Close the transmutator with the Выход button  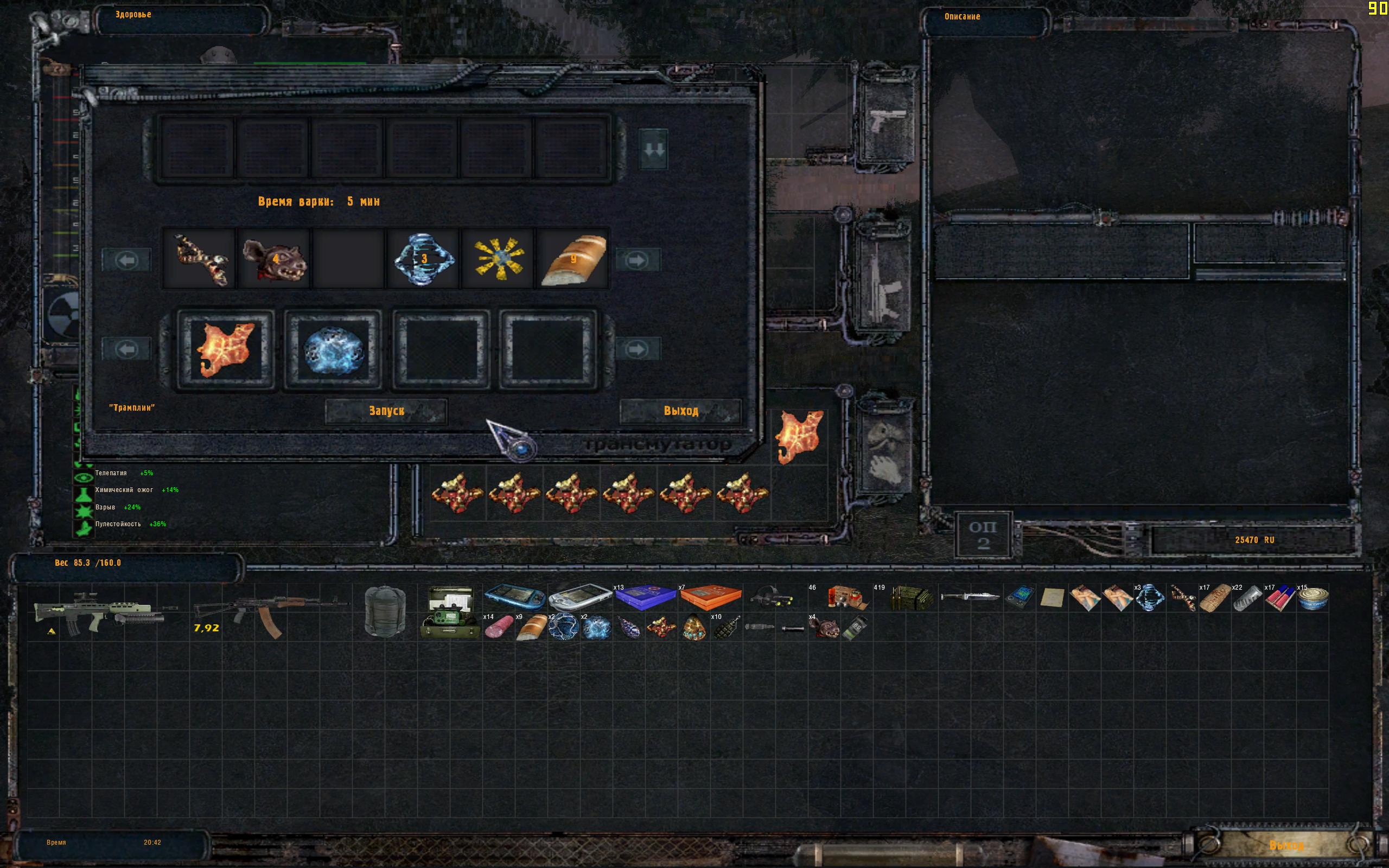tap(681, 411)
